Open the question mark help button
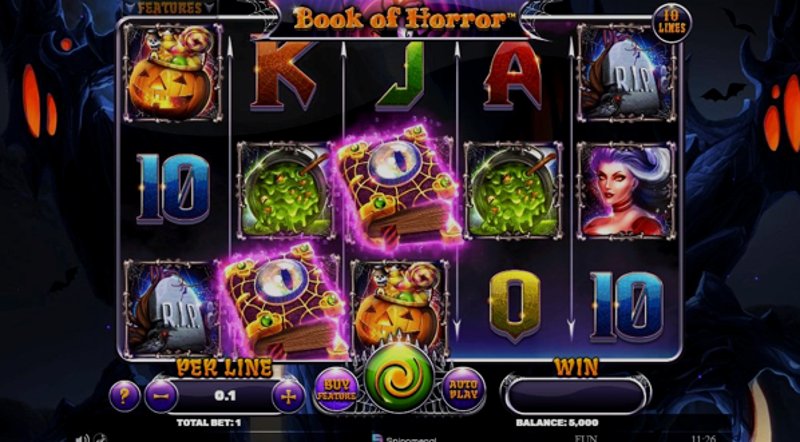 point(124,394)
